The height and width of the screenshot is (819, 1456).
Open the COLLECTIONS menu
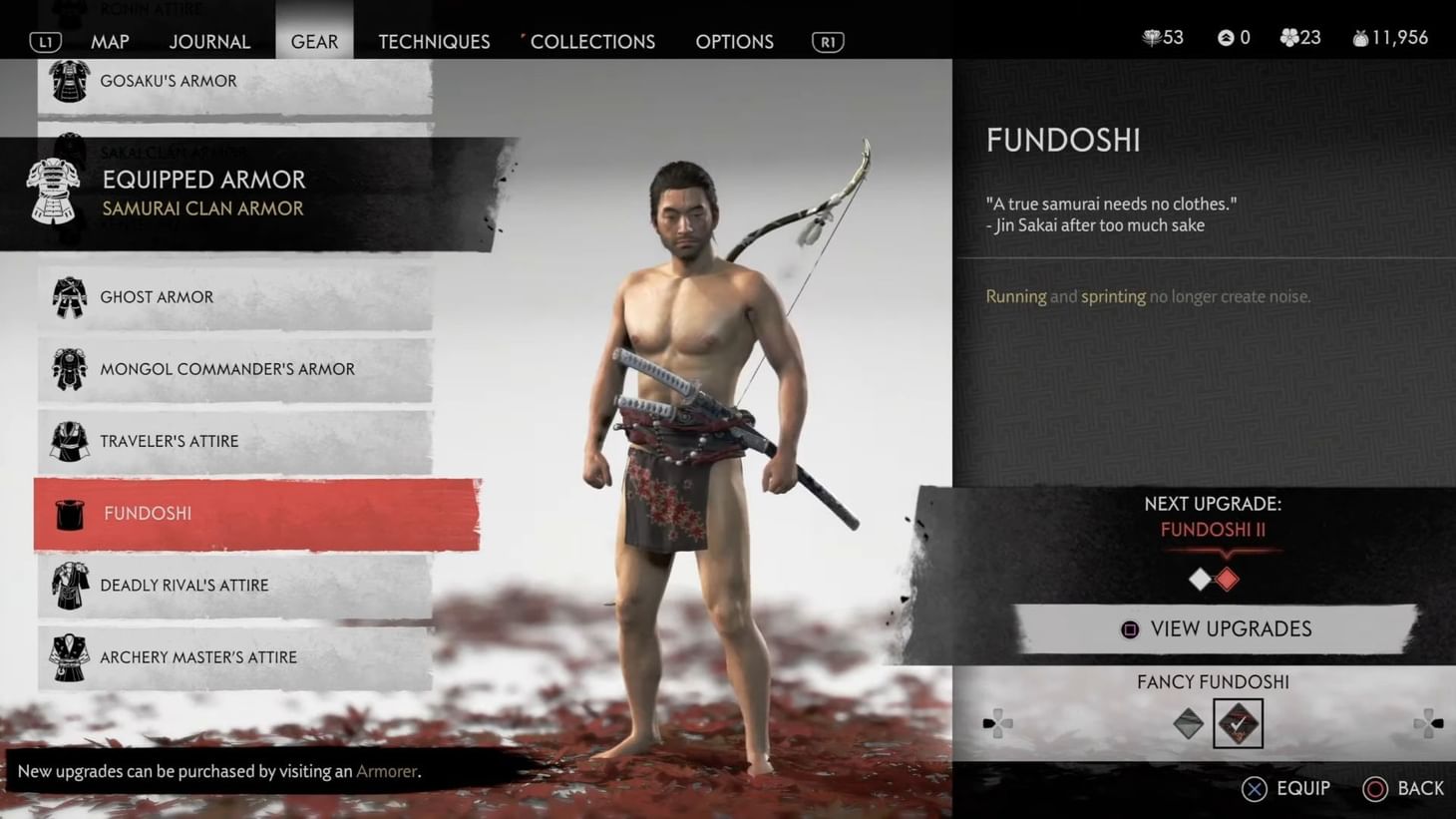(x=592, y=42)
